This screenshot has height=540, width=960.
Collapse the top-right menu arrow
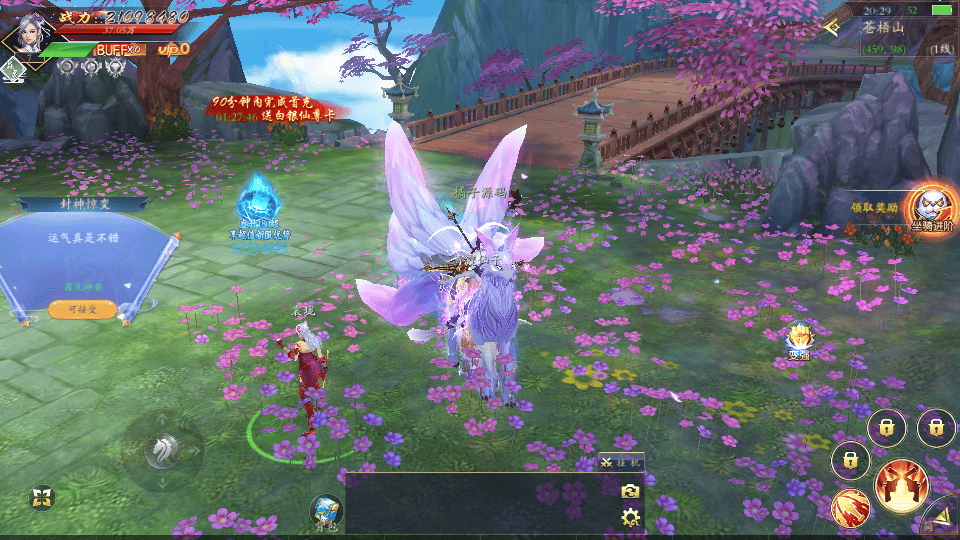coord(832,28)
